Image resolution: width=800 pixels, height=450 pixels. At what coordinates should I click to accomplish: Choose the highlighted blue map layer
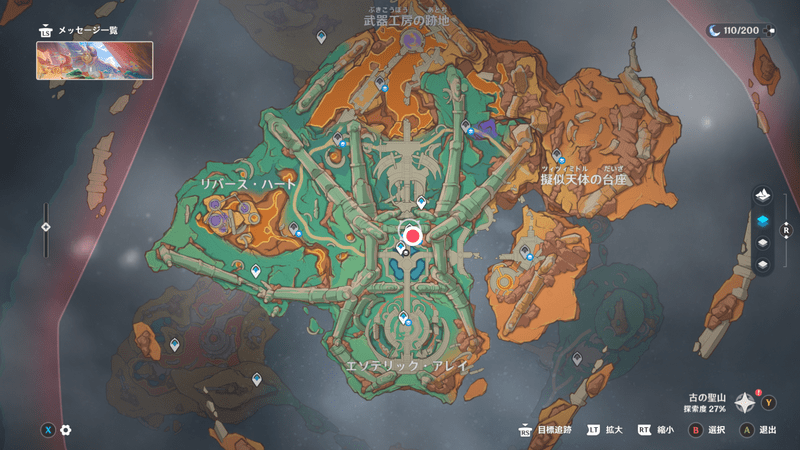[x=764, y=219]
